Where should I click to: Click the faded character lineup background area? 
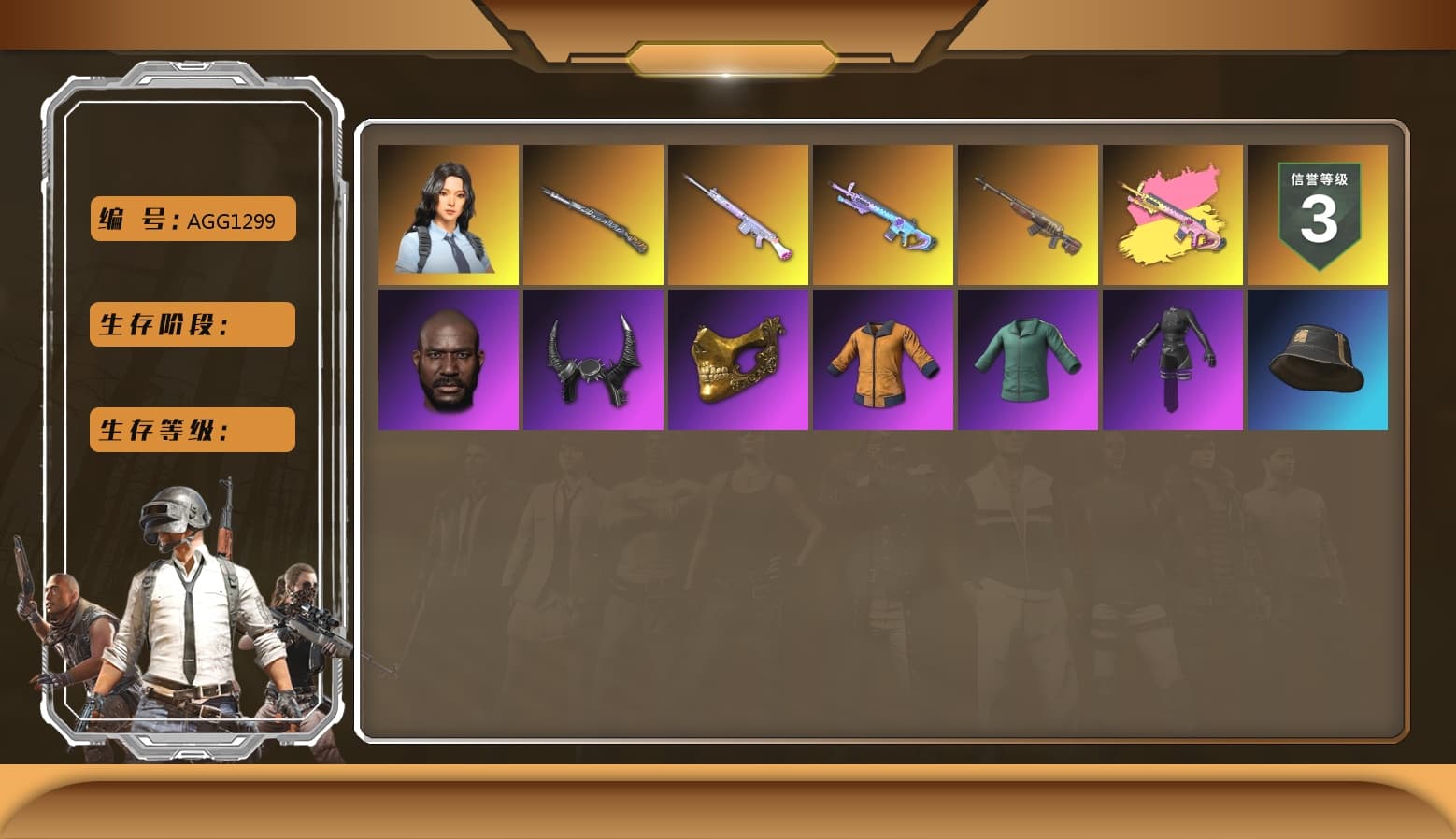pyautogui.click(x=888, y=561)
